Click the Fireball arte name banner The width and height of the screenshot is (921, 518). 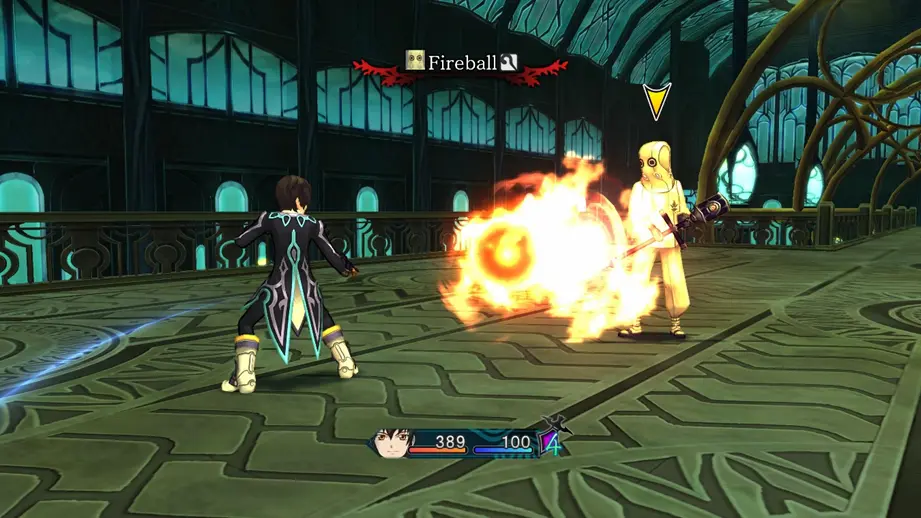tap(462, 63)
